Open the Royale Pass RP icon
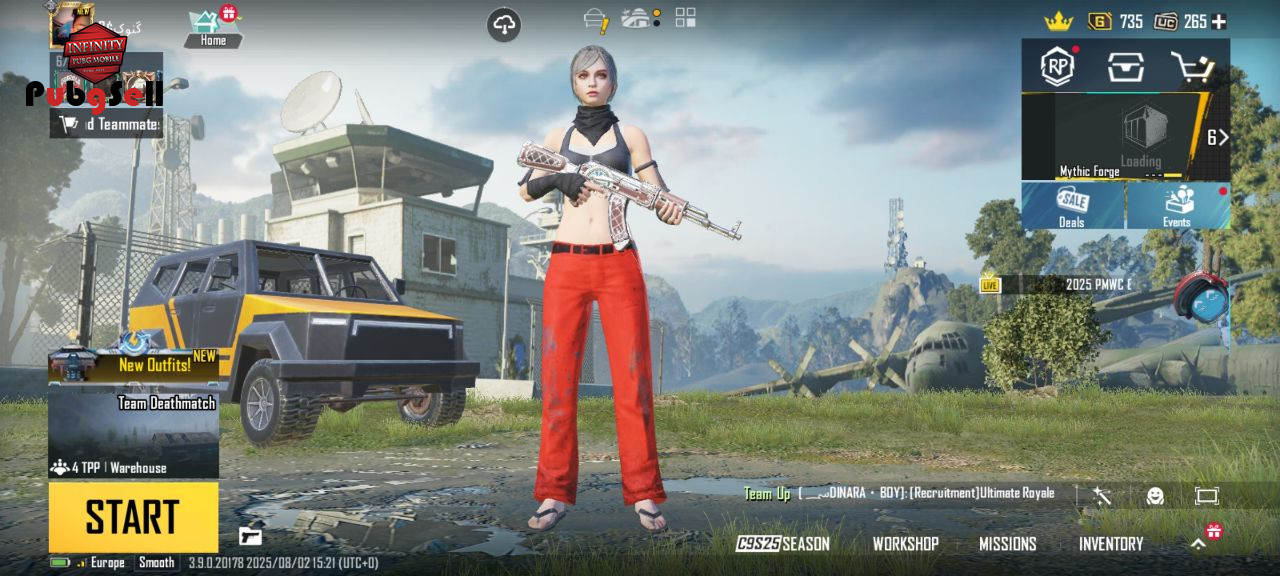This screenshot has height=576, width=1280. tap(1057, 66)
